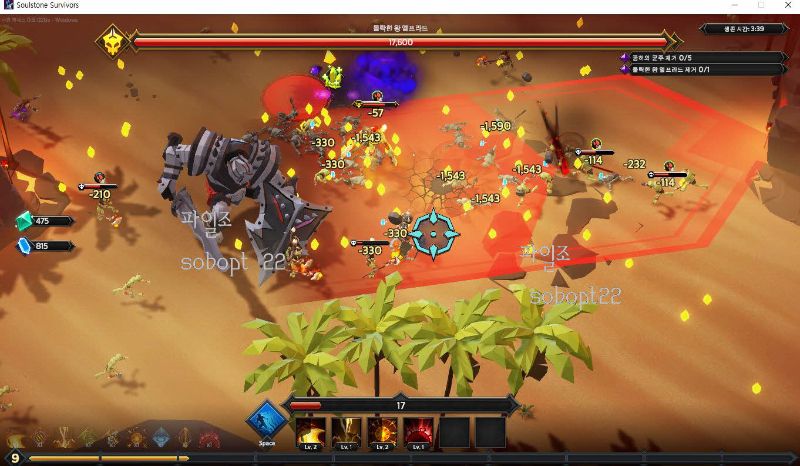The width and height of the screenshot is (800, 466).
Task: Close the Soulstone Survivors window
Action: [x=786, y=5]
